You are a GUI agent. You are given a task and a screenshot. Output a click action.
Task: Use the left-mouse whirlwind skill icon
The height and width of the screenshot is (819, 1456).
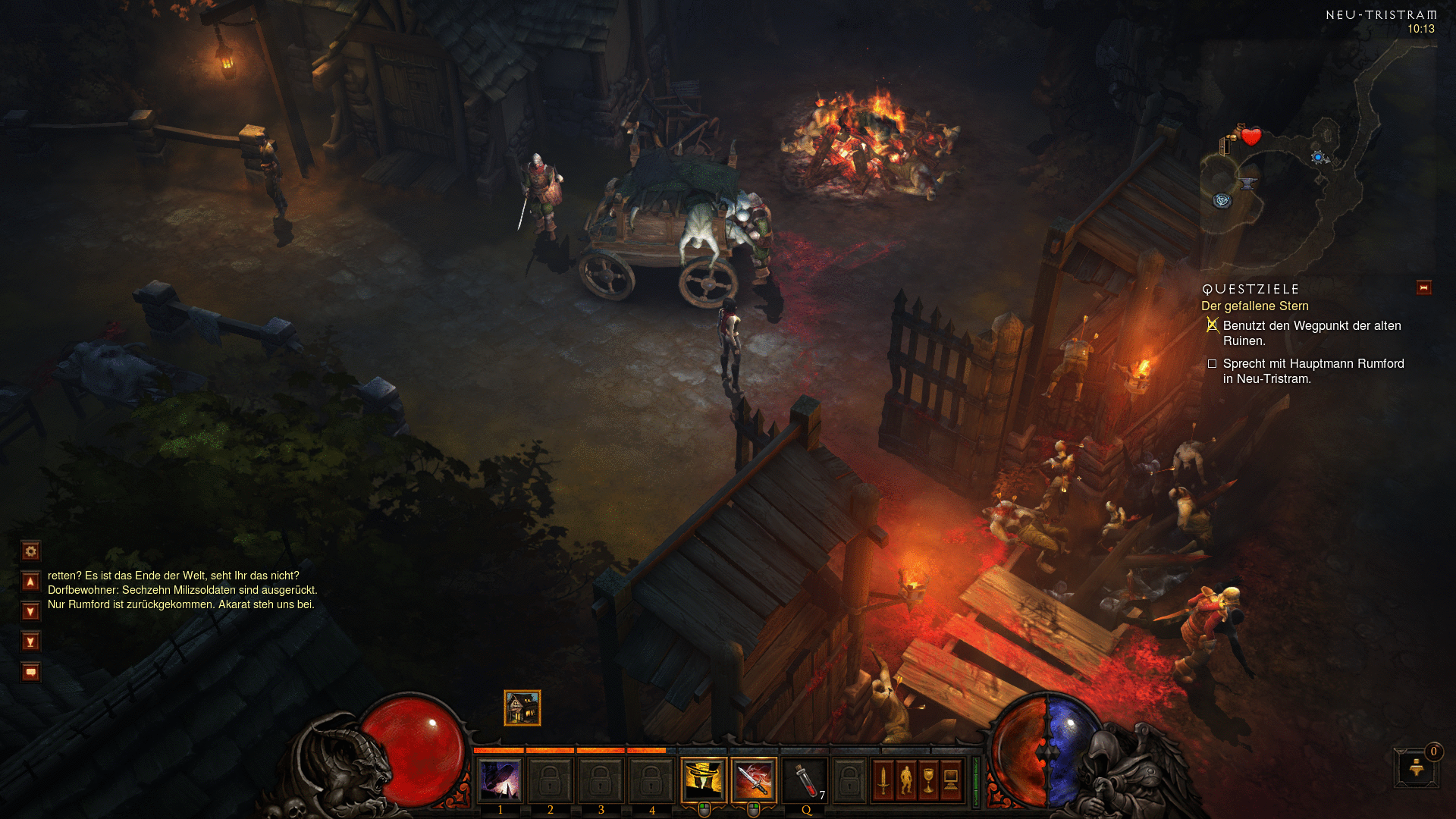pyautogui.click(x=704, y=780)
